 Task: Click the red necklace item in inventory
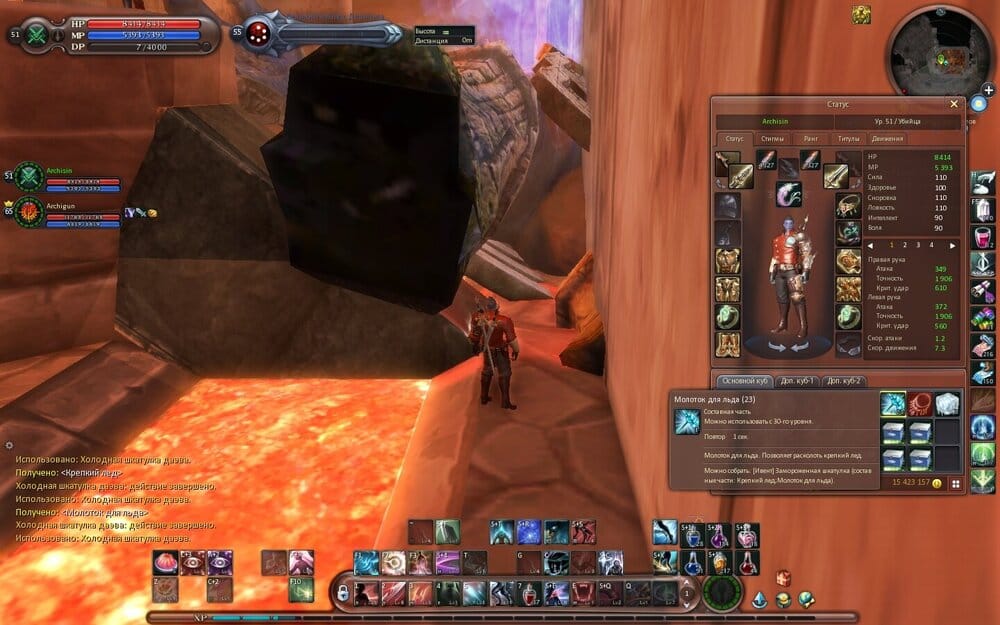click(x=920, y=404)
